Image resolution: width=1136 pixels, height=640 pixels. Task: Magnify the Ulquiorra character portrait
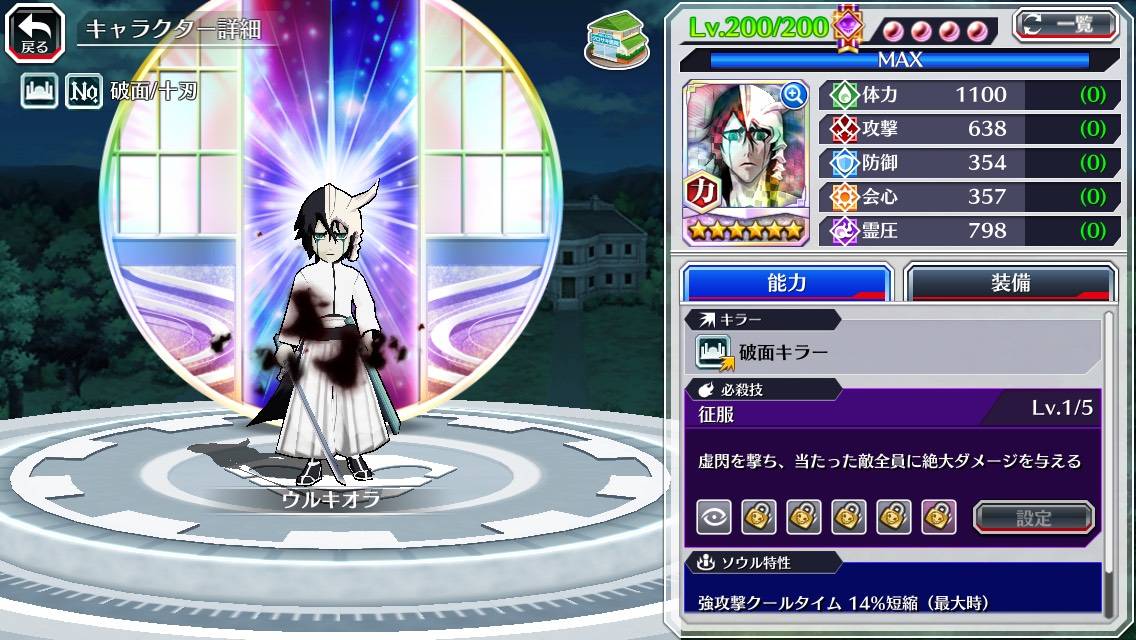(794, 95)
